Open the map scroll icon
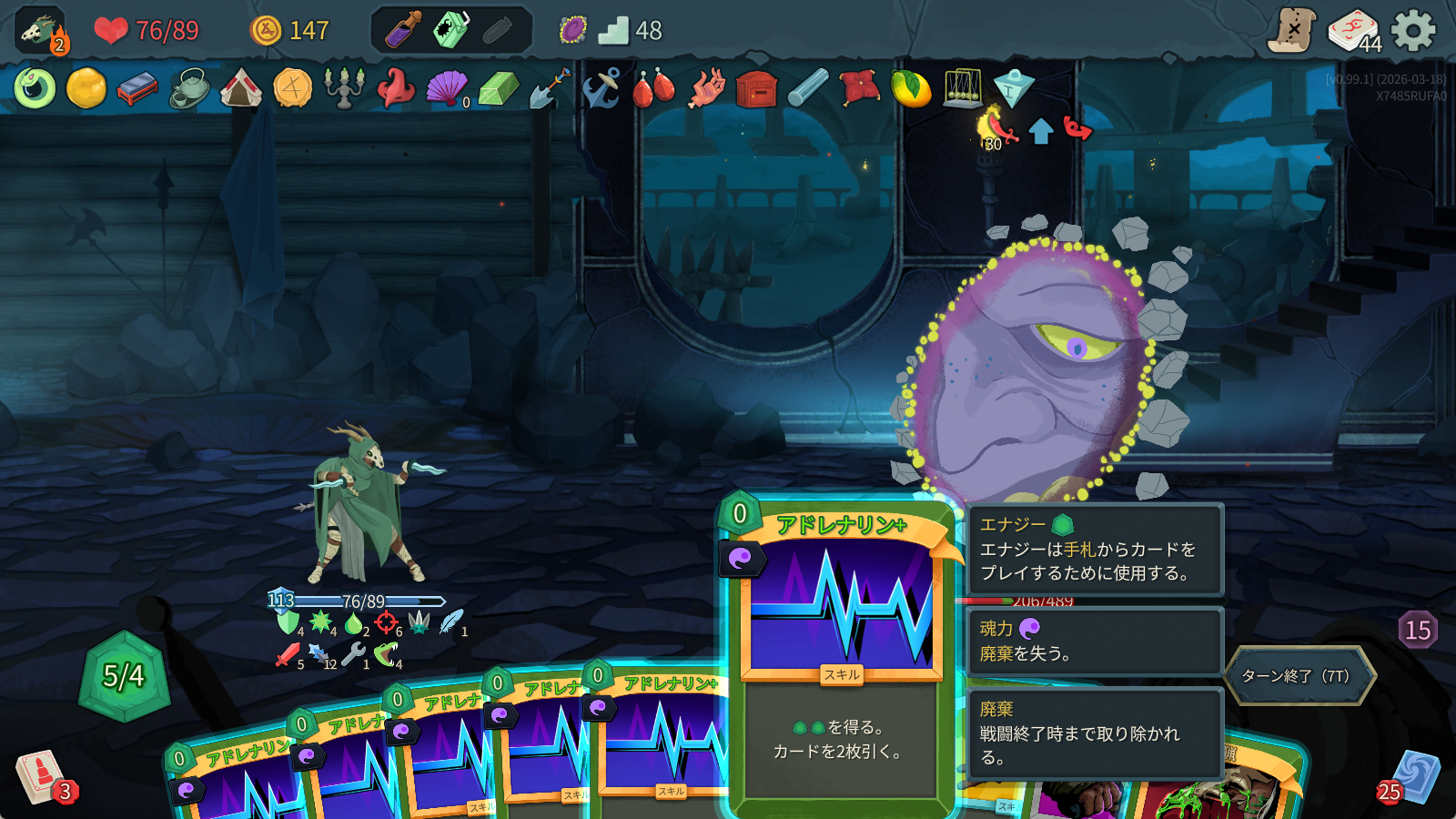 click(x=1292, y=31)
